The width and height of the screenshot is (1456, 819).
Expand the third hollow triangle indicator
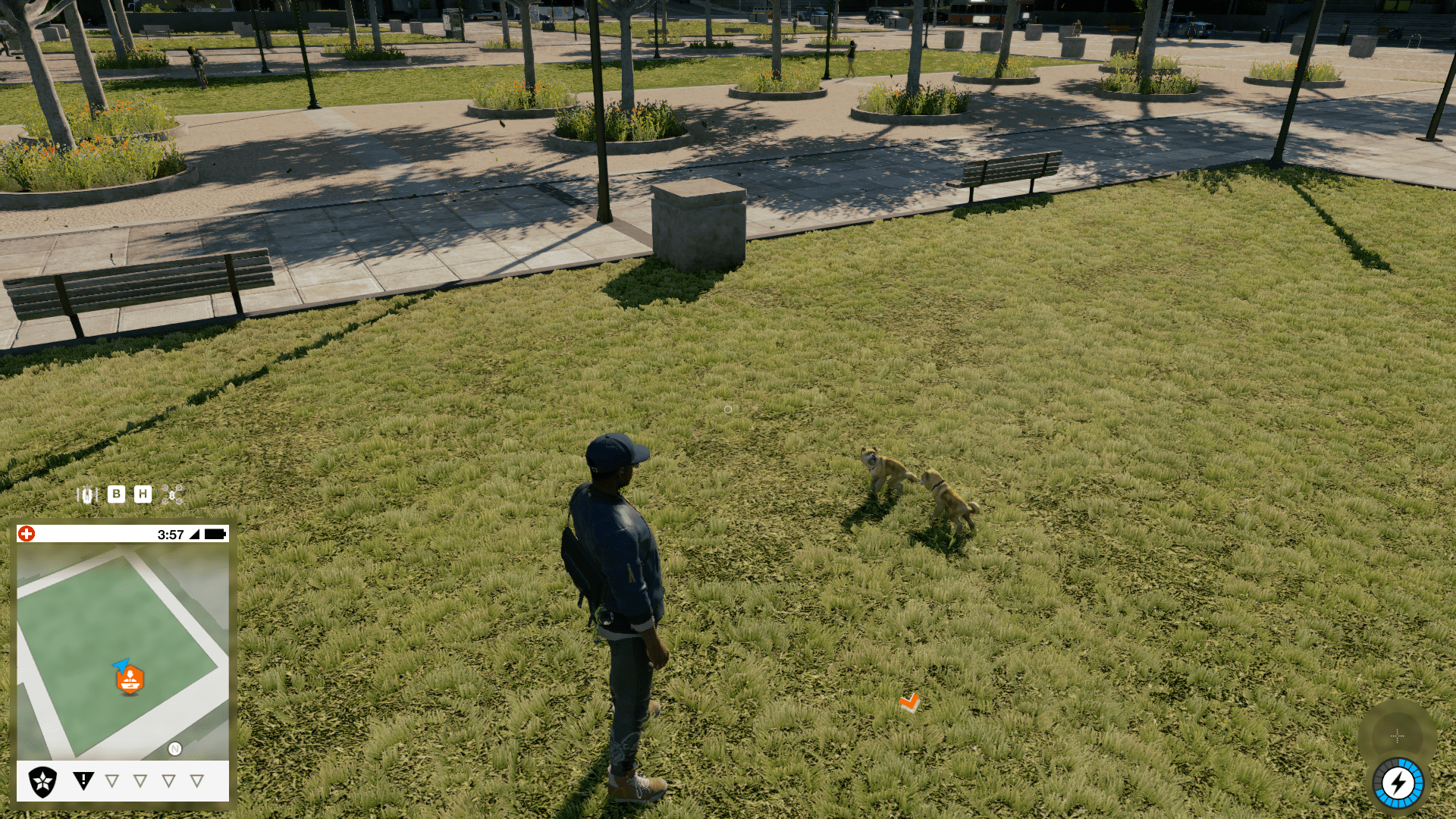pos(167,780)
